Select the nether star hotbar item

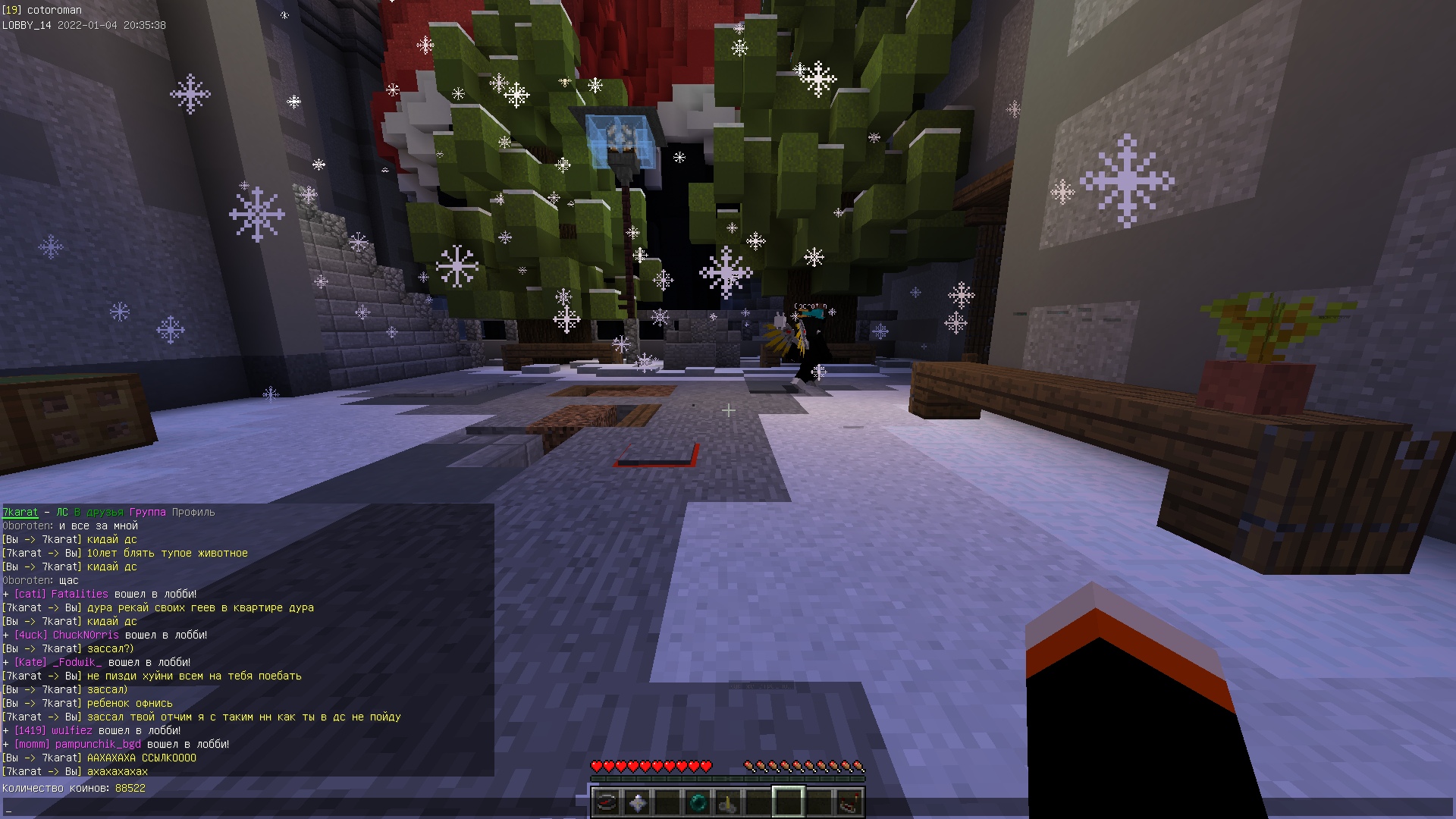[637, 802]
